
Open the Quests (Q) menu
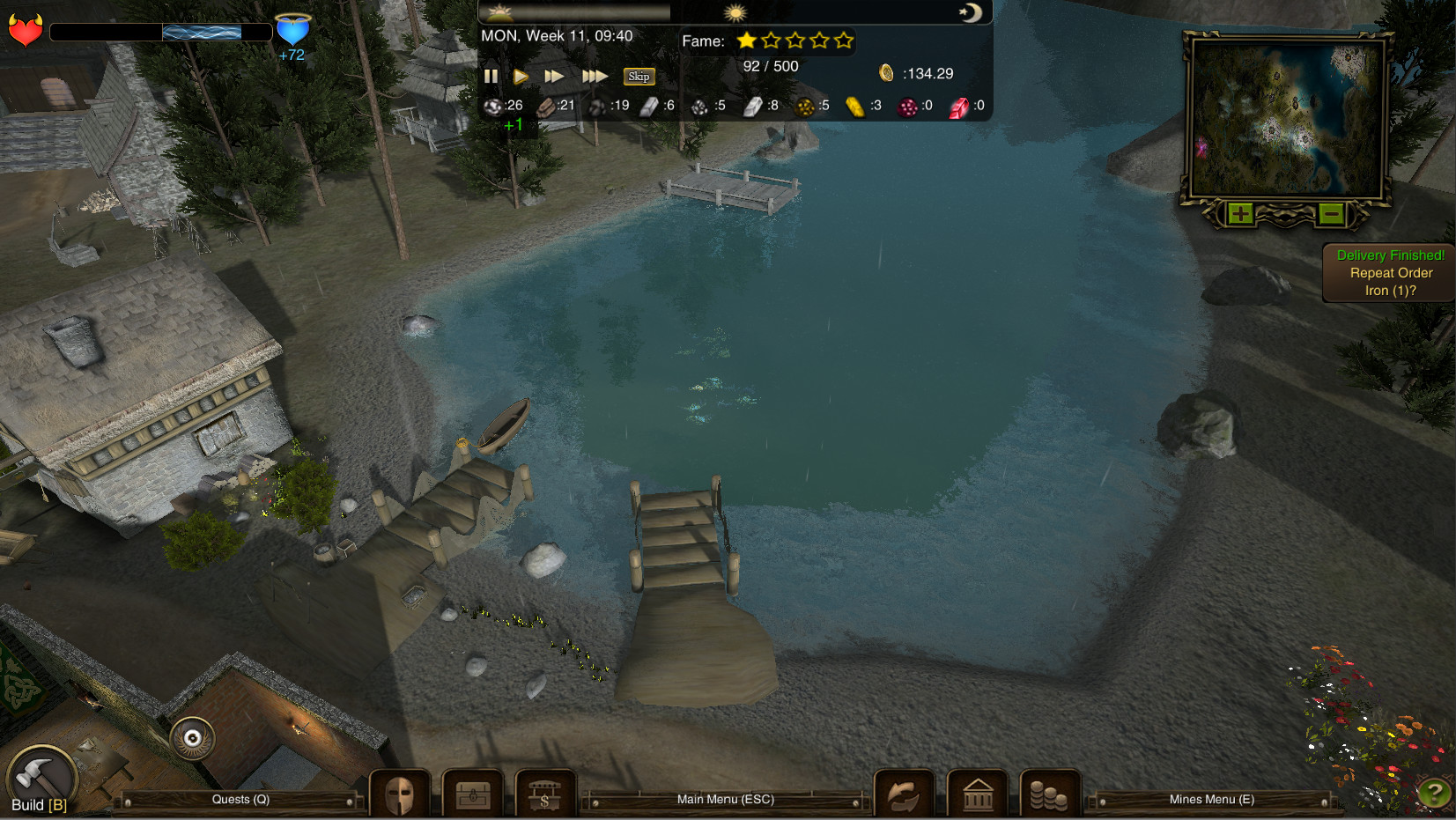[x=239, y=799]
